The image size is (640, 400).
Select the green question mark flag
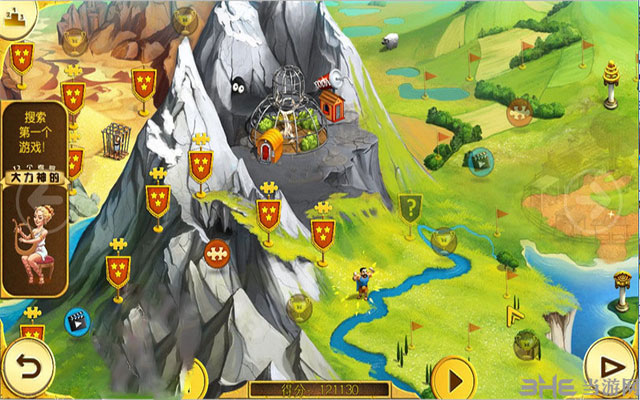coord(408,208)
